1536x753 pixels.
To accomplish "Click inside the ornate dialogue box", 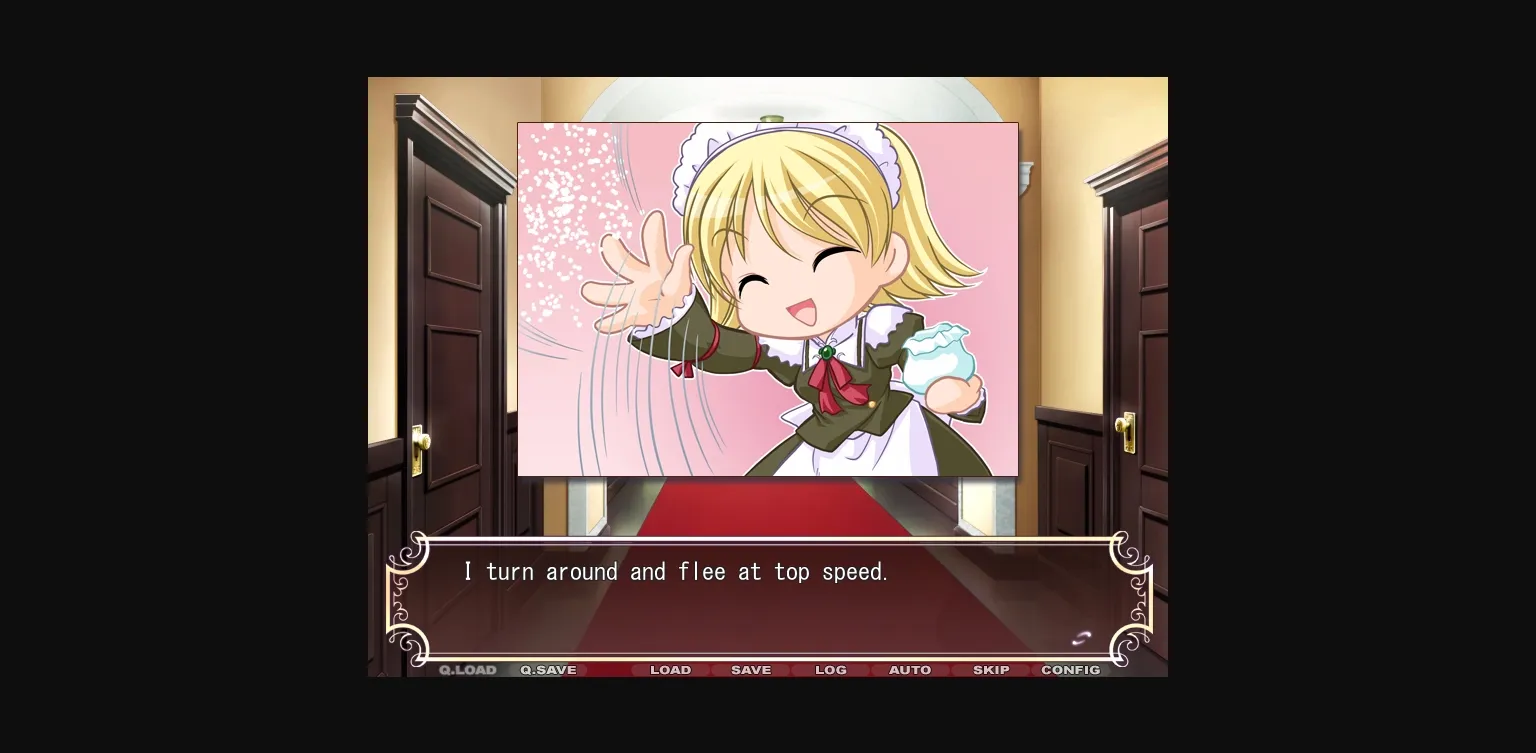I will click(768, 600).
